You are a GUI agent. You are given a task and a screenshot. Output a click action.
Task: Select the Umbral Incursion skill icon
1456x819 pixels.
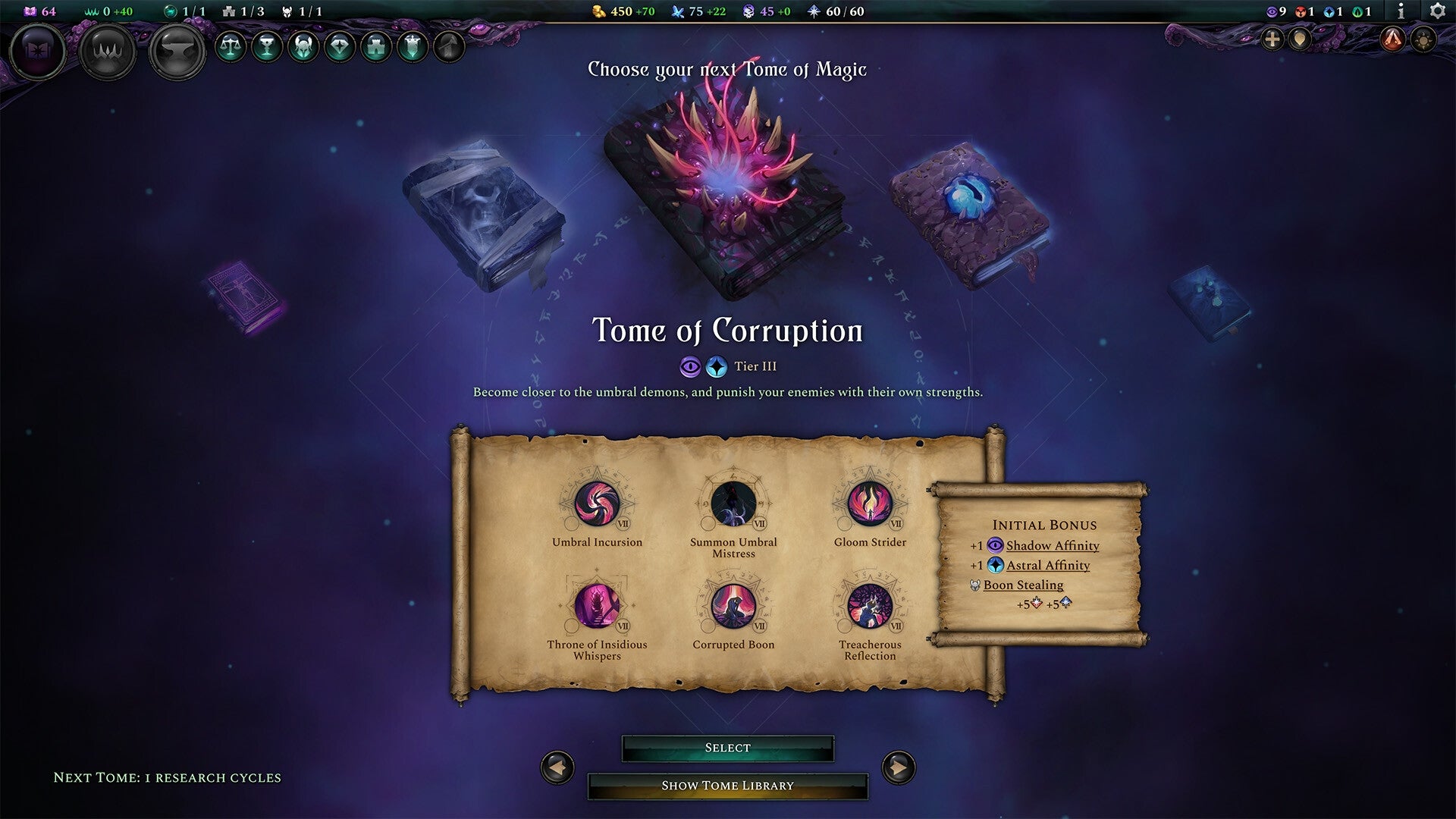coord(597,505)
